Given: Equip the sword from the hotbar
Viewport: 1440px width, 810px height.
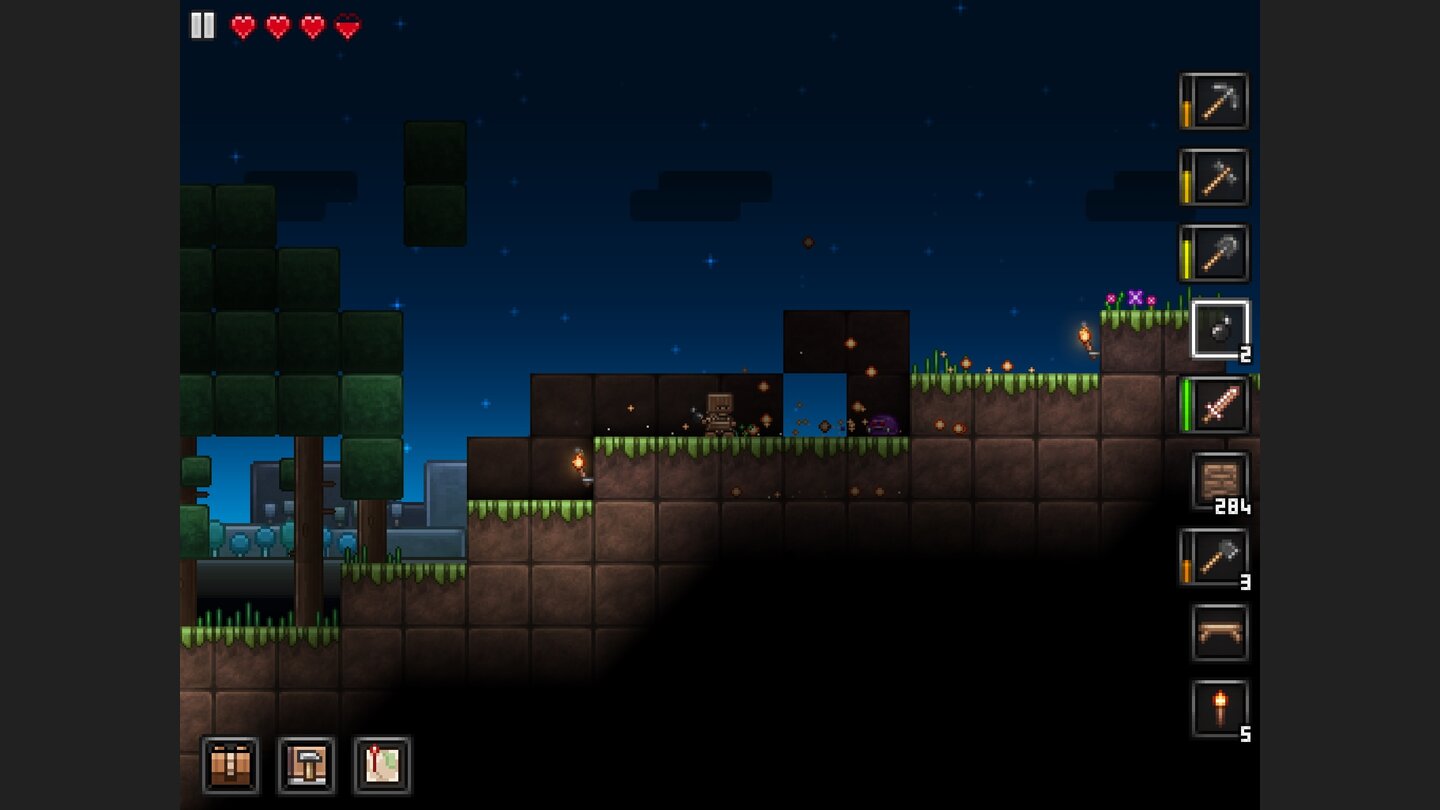Looking at the screenshot, I should pos(1219,405).
